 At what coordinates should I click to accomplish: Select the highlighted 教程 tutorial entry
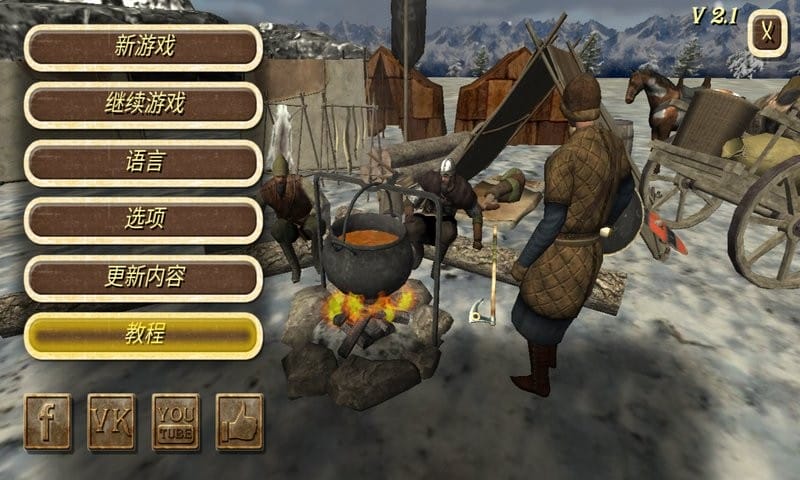(143, 335)
